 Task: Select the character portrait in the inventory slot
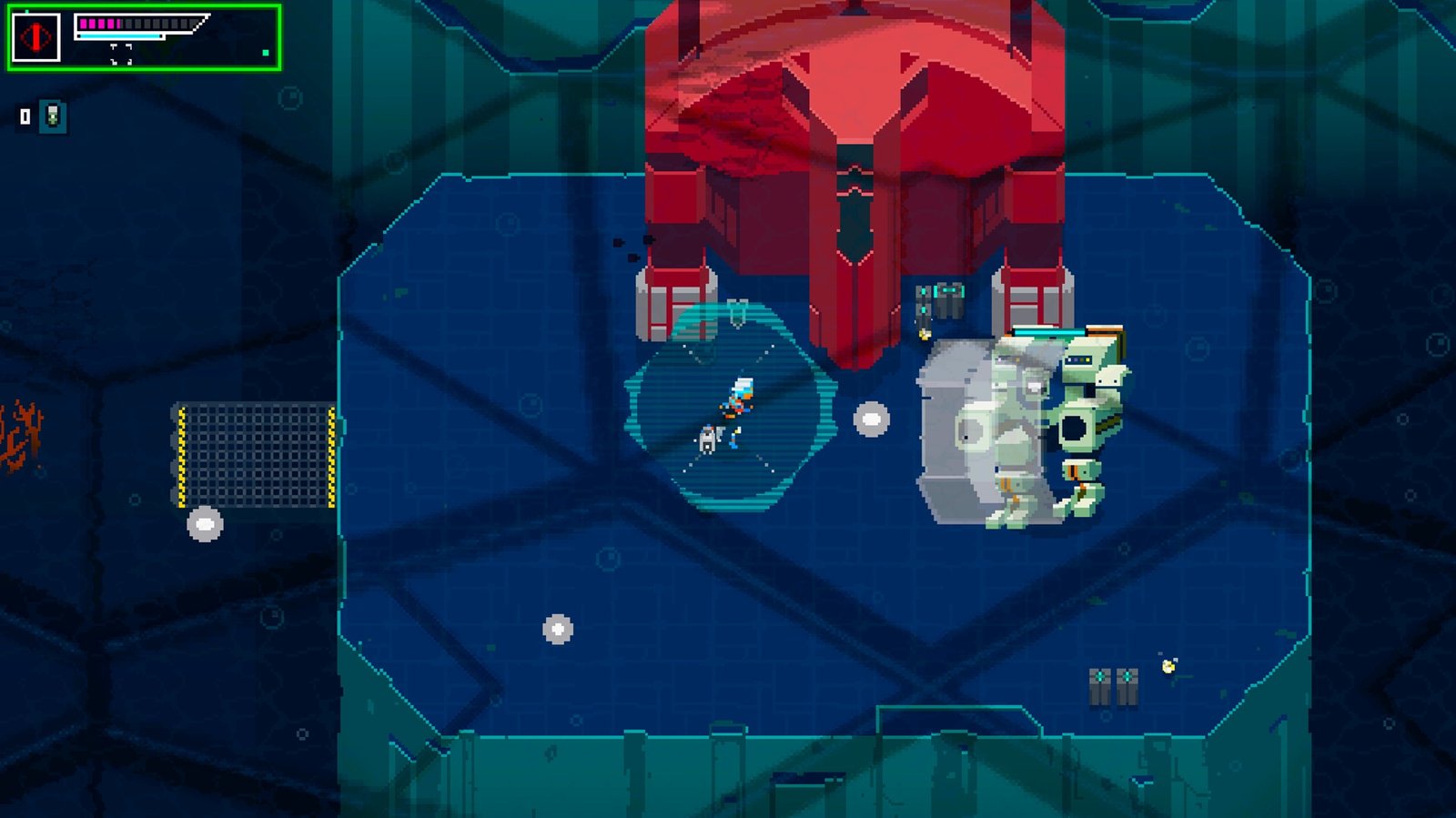(x=53, y=116)
